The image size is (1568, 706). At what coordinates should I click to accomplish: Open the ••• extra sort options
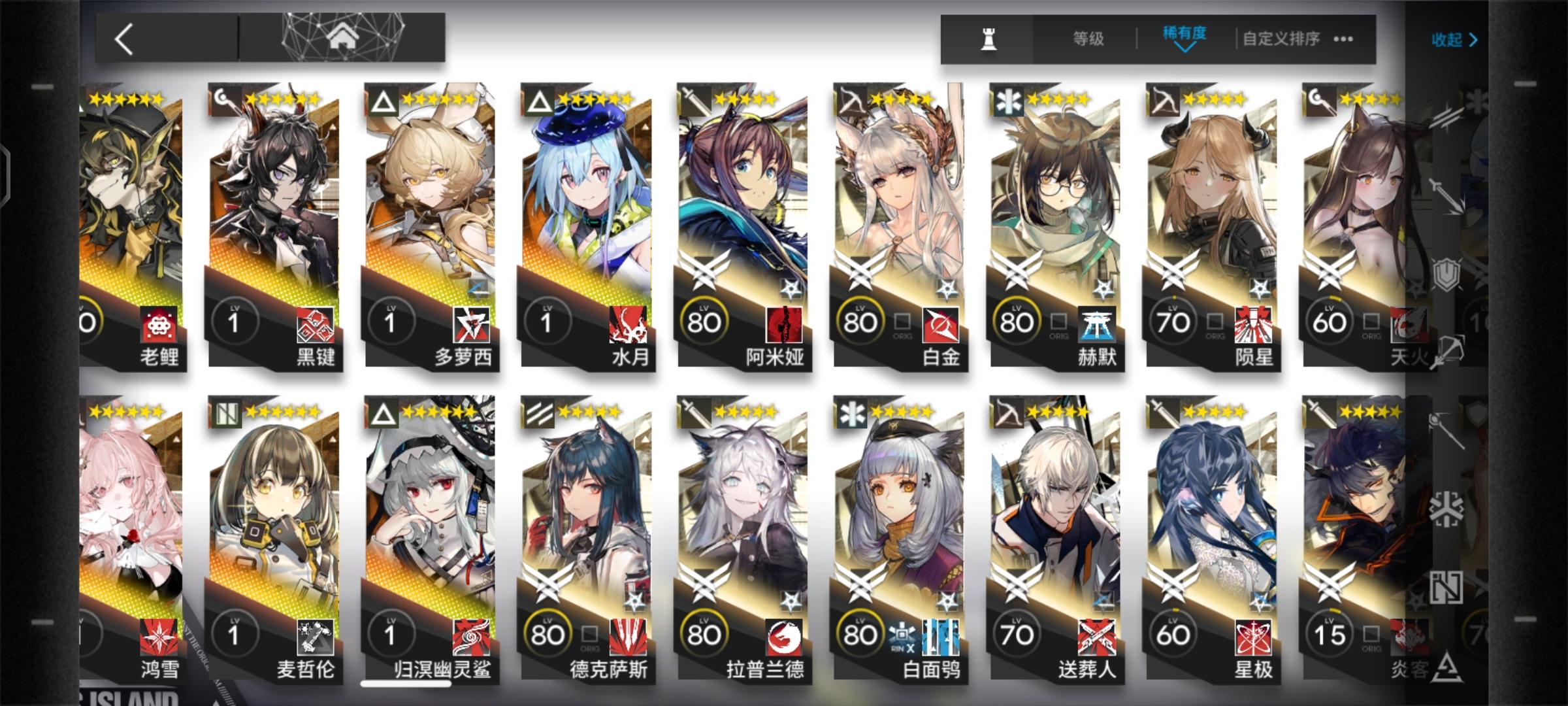point(1343,39)
